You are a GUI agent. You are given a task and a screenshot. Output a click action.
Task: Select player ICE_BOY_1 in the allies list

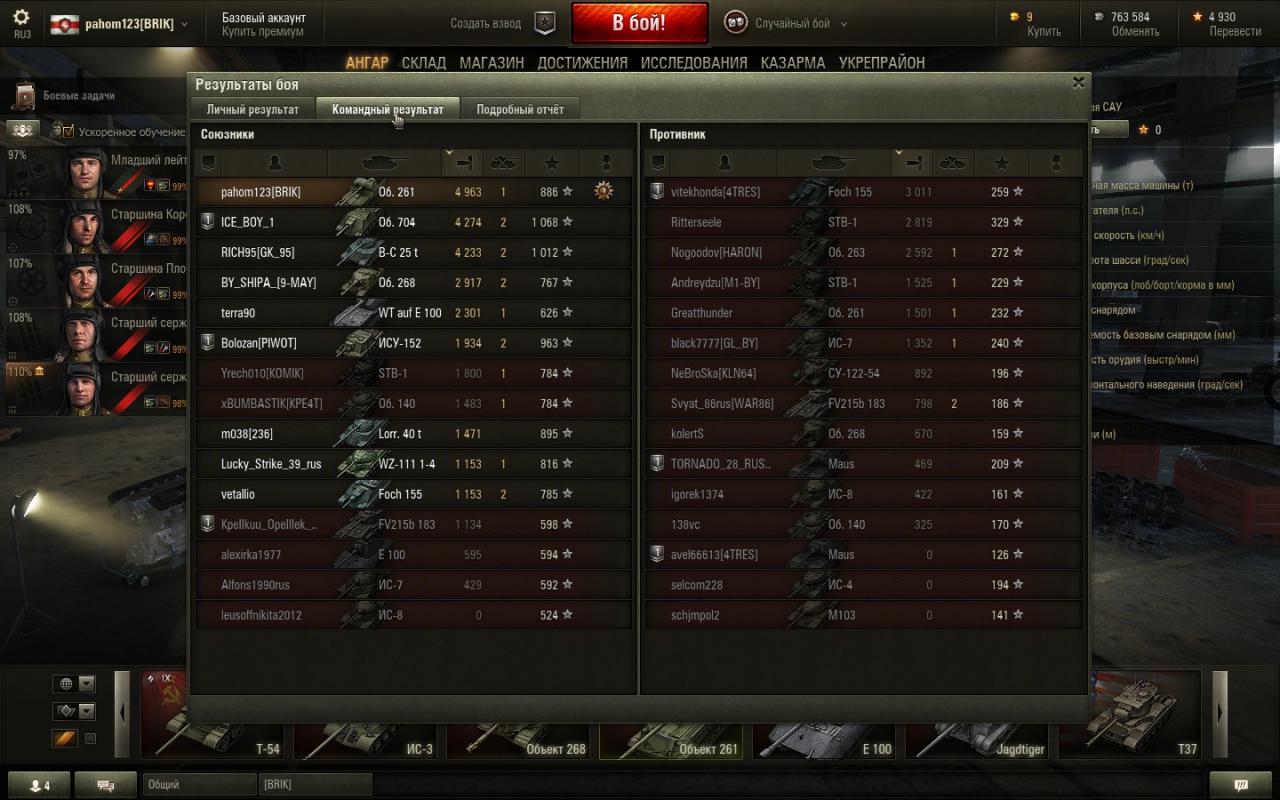click(247, 222)
